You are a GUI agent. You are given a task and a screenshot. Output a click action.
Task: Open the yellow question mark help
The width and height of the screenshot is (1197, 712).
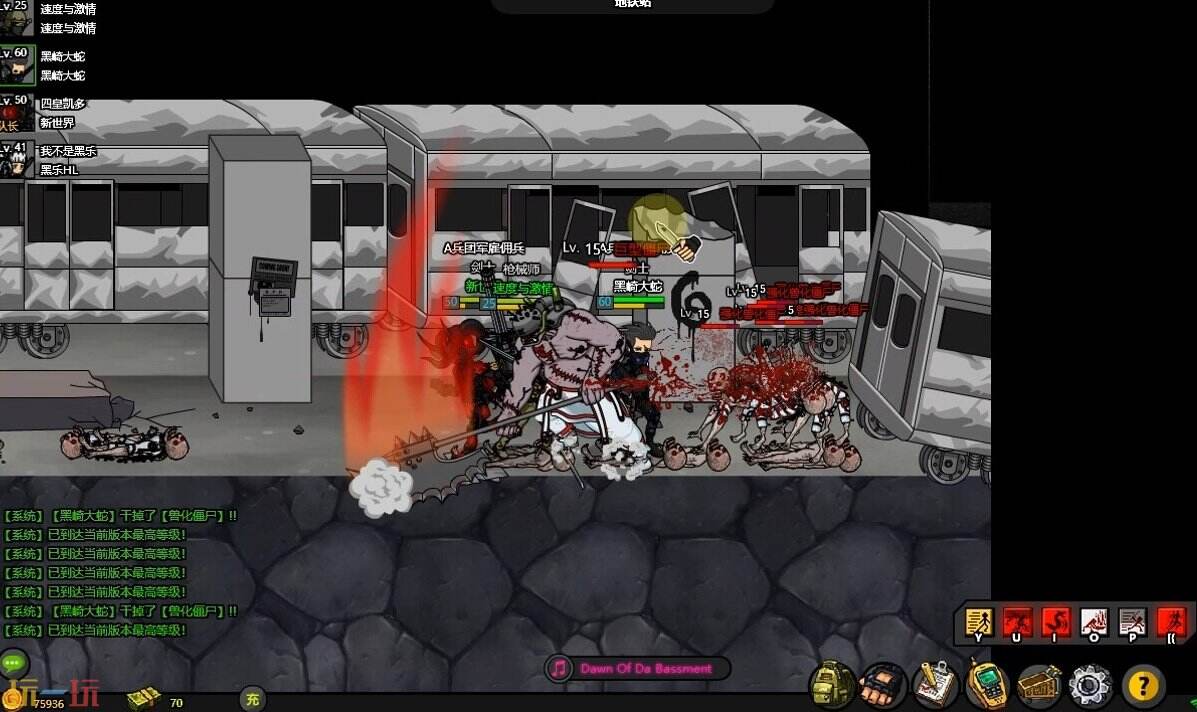coord(1143,686)
